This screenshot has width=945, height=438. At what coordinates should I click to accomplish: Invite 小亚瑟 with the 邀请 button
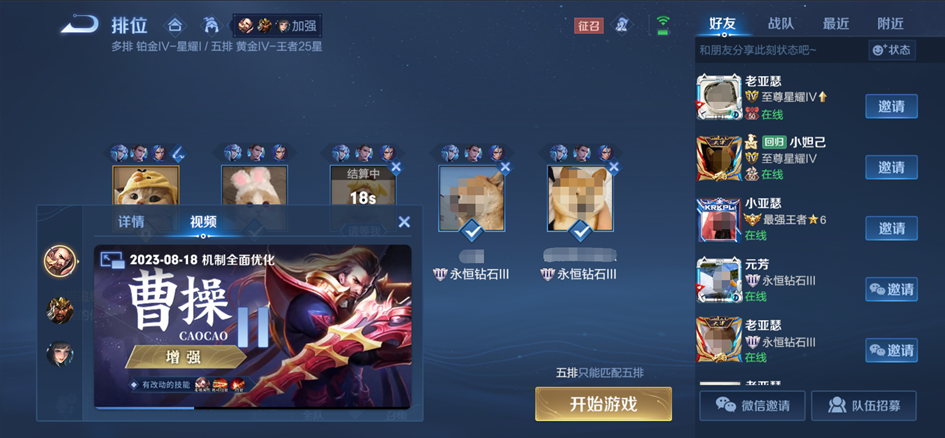891,228
